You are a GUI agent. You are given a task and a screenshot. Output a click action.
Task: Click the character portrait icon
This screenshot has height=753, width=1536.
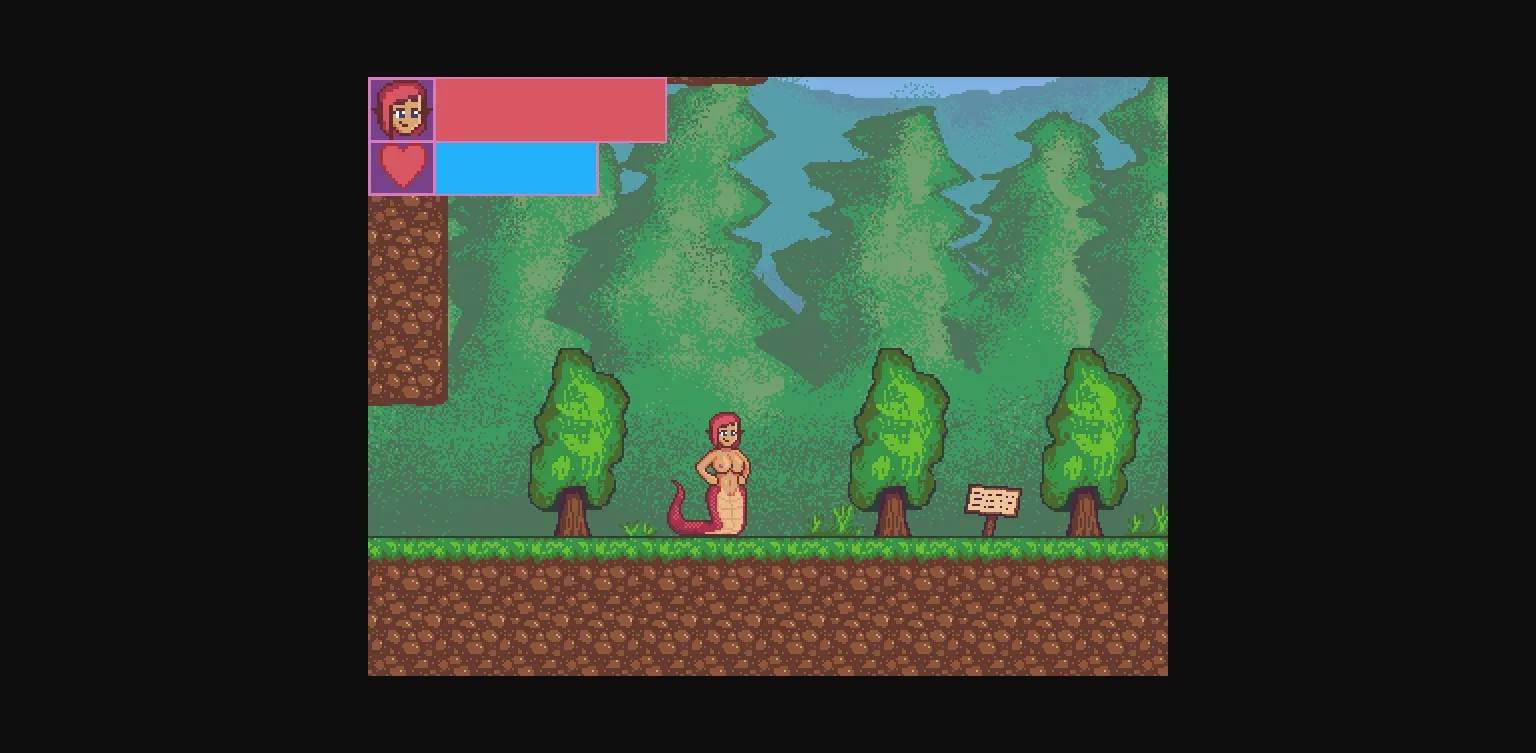point(403,111)
